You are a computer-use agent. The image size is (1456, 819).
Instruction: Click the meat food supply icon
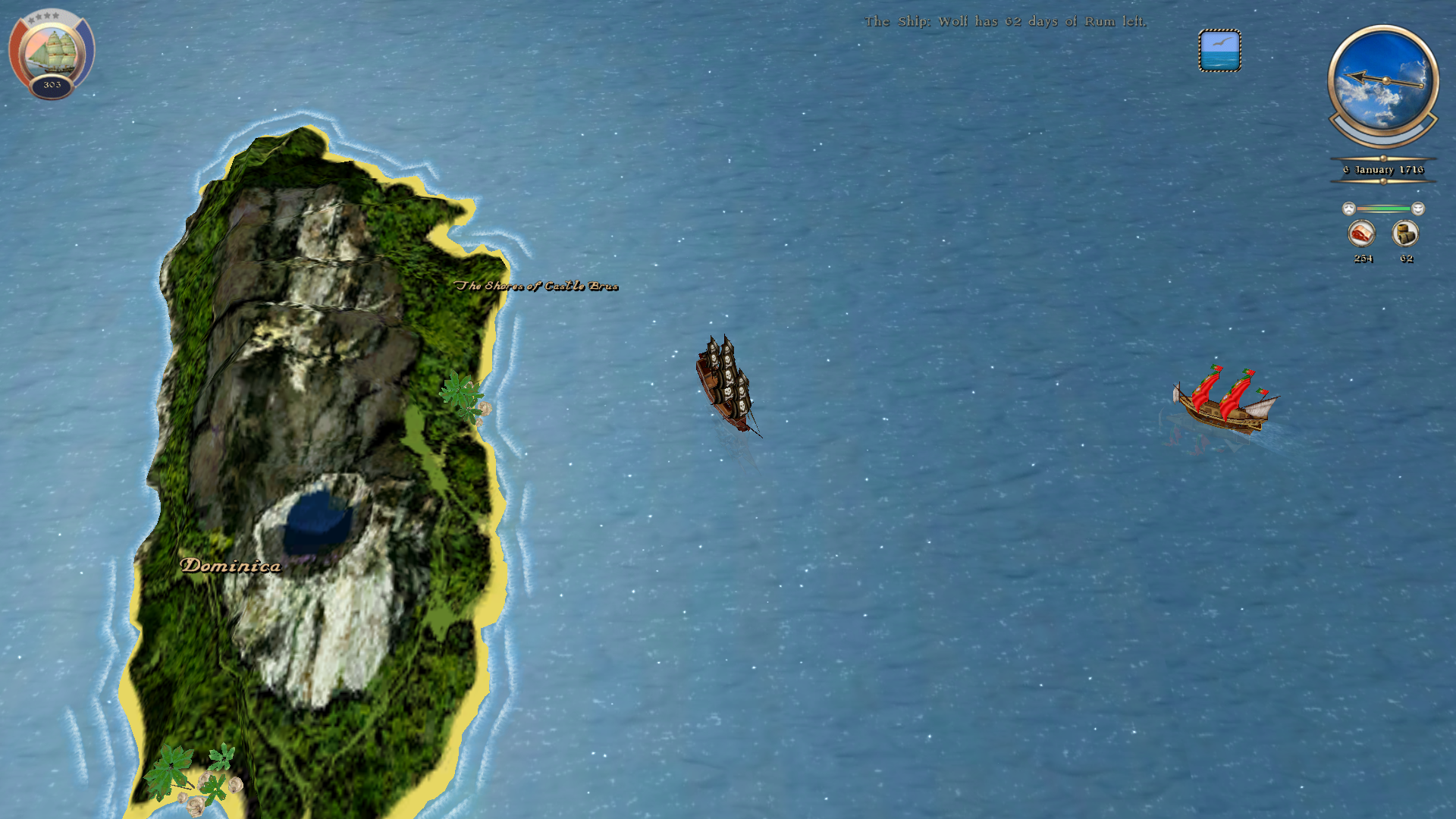[1362, 234]
